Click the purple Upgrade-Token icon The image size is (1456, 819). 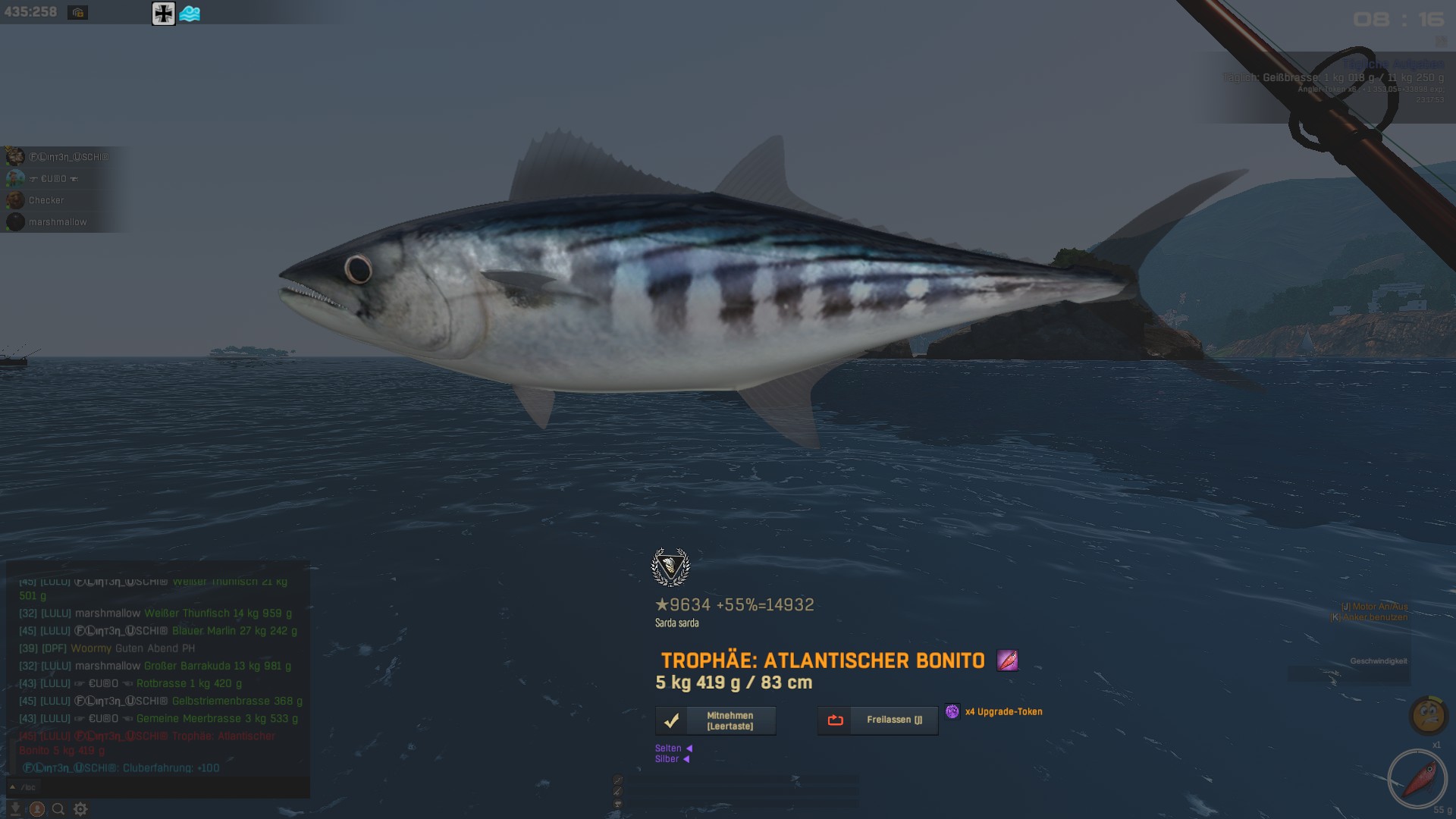pos(952,711)
